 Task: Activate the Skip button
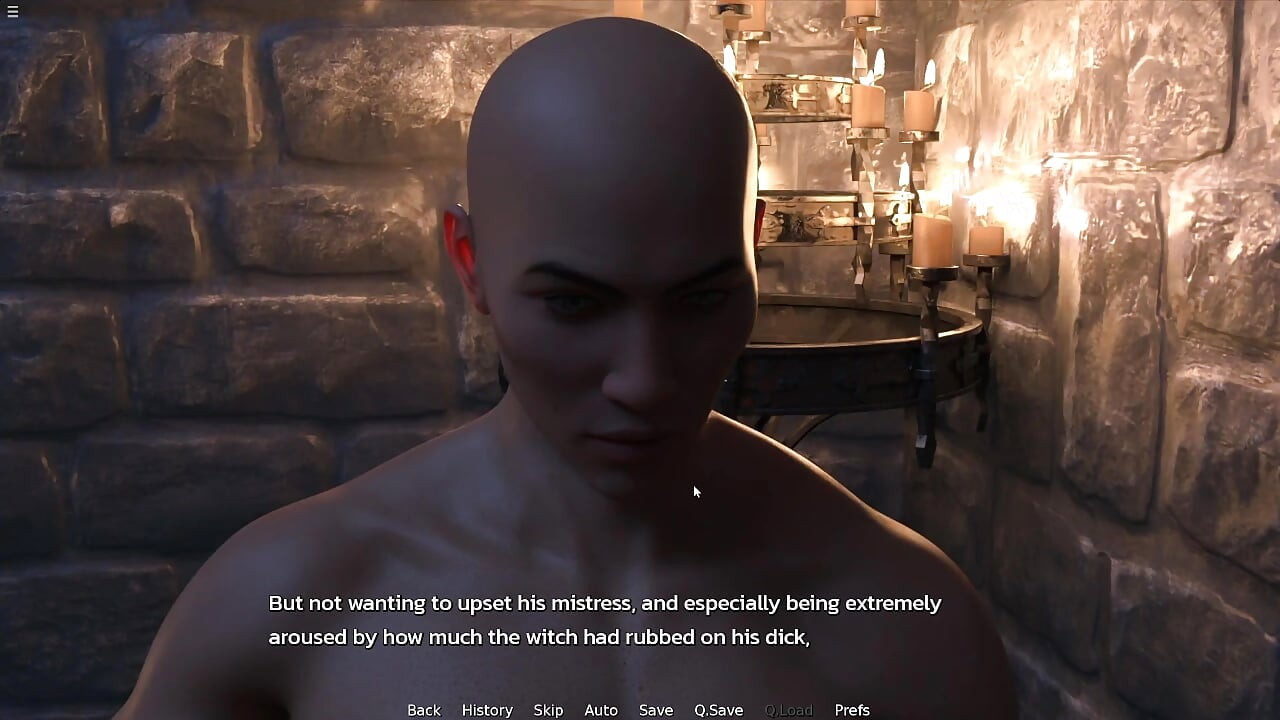548,710
